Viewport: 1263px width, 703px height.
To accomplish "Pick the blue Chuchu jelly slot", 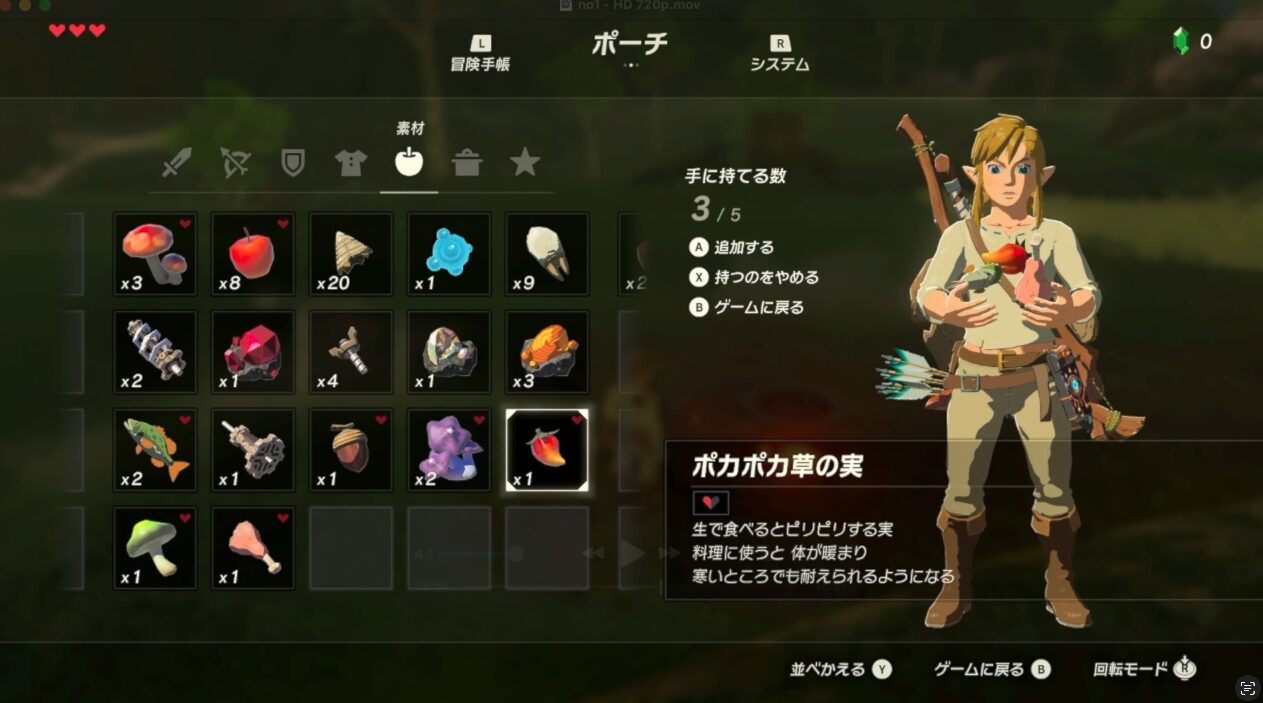I will click(x=449, y=254).
